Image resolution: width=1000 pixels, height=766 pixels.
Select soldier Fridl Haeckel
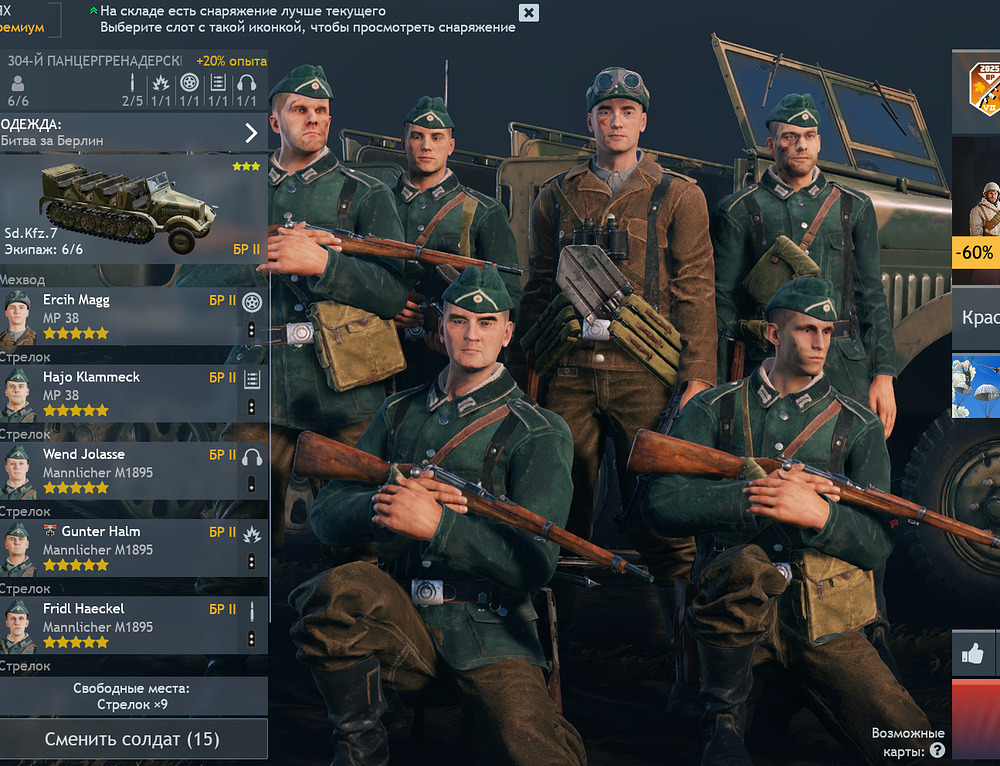(120, 625)
